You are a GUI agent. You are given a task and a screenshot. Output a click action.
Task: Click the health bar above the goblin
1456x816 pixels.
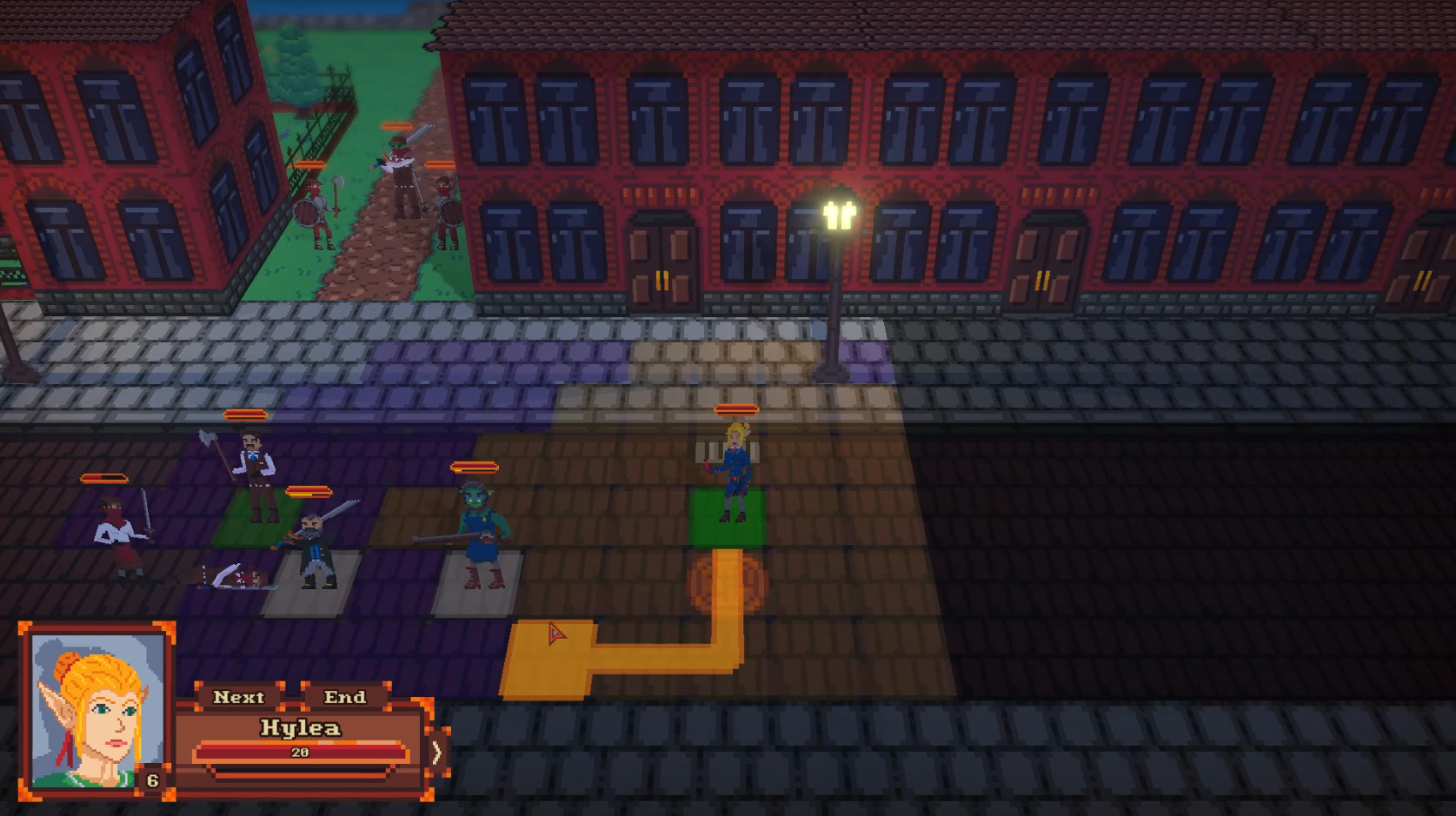(x=475, y=467)
